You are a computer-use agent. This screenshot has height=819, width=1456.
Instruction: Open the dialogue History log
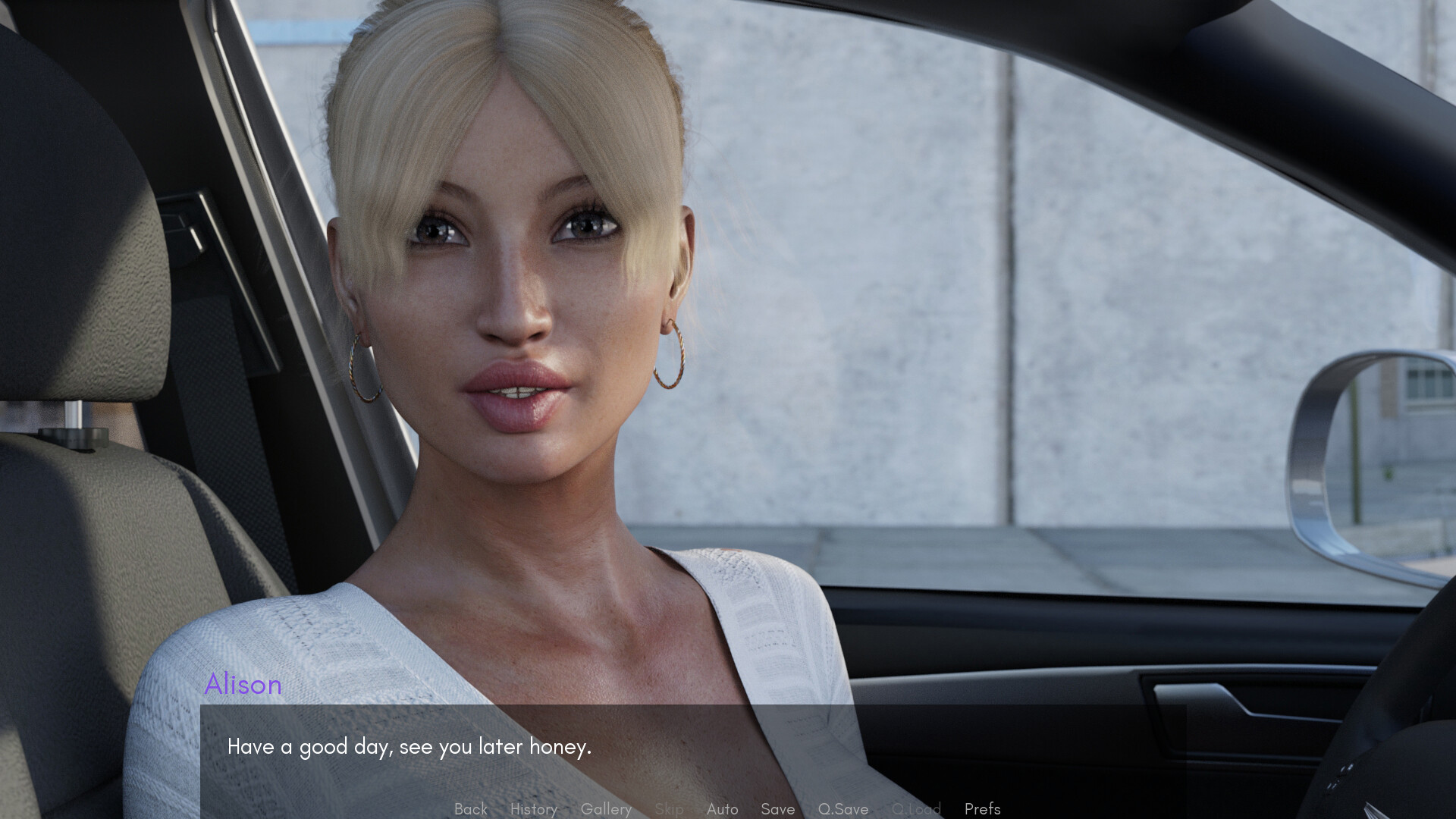[533, 809]
